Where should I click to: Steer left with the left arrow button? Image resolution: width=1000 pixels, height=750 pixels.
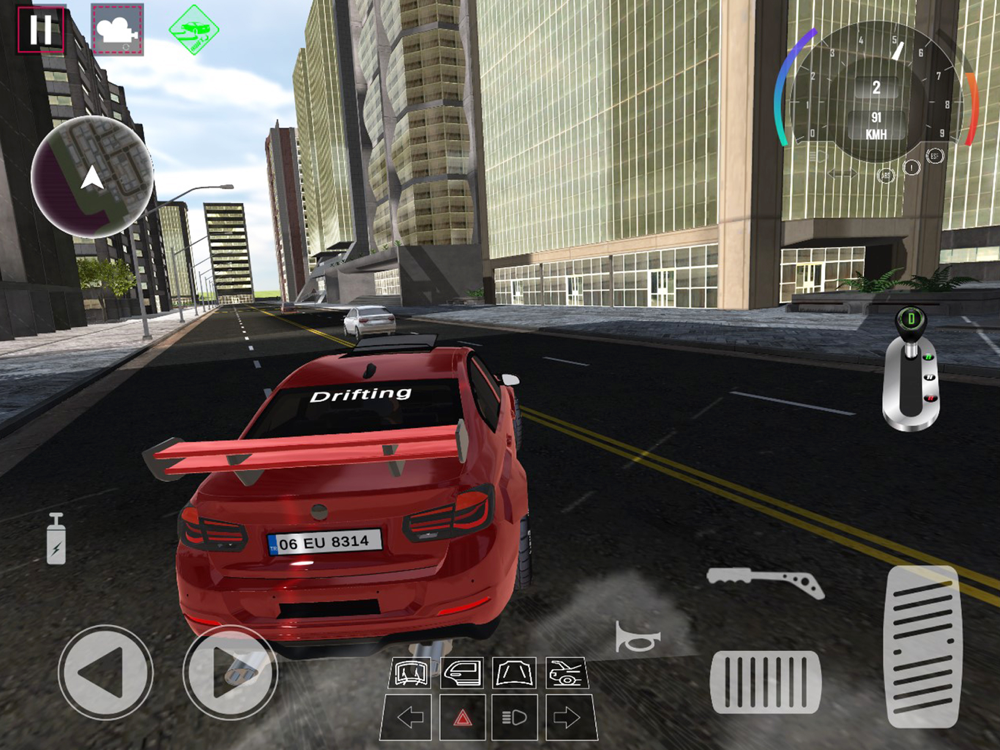click(x=105, y=671)
